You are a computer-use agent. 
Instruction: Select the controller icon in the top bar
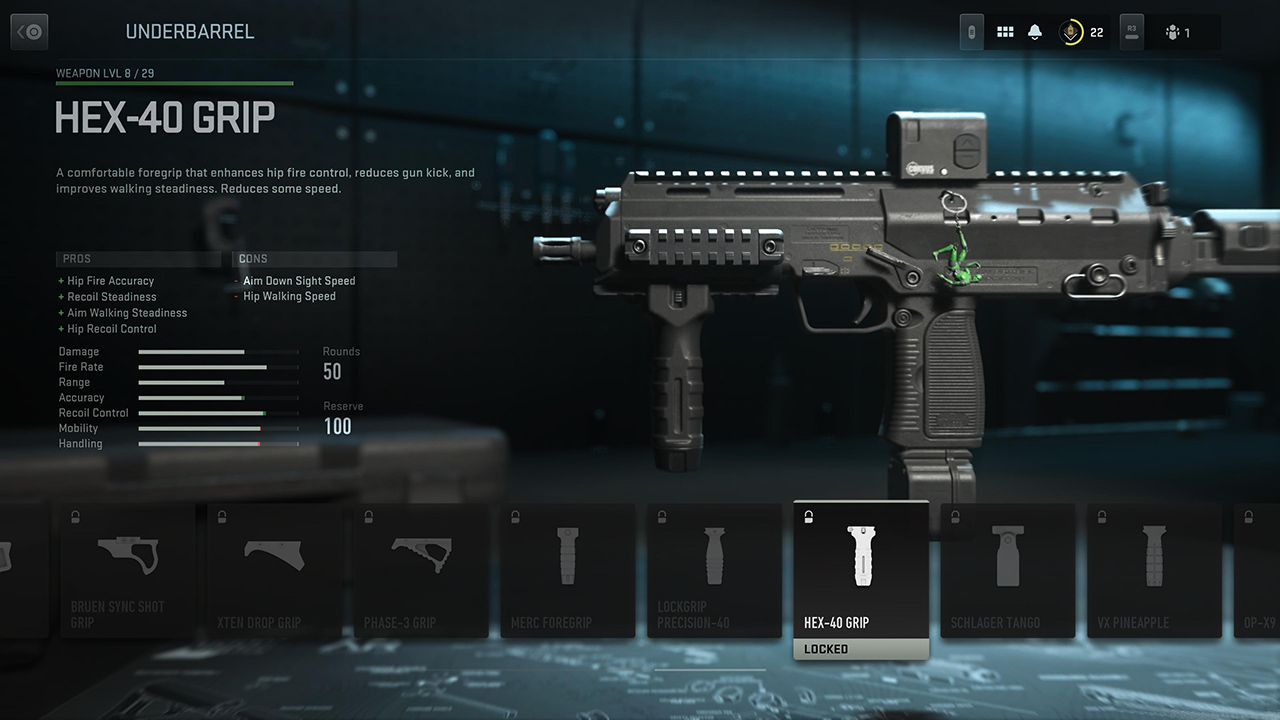click(970, 31)
